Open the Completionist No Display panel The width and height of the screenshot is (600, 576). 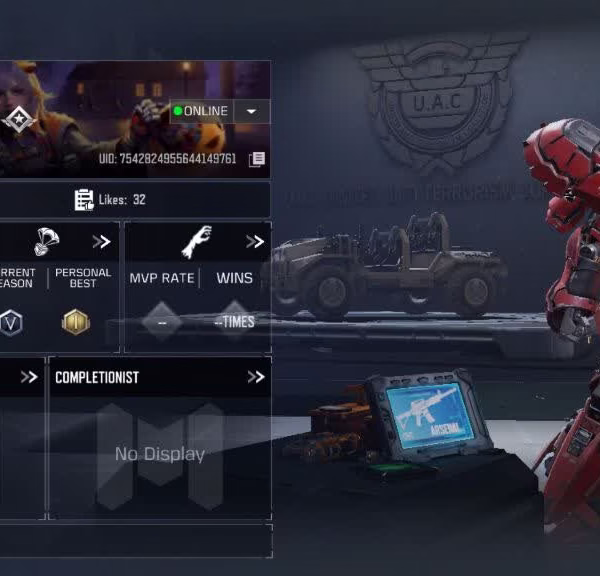pyautogui.click(x=160, y=454)
